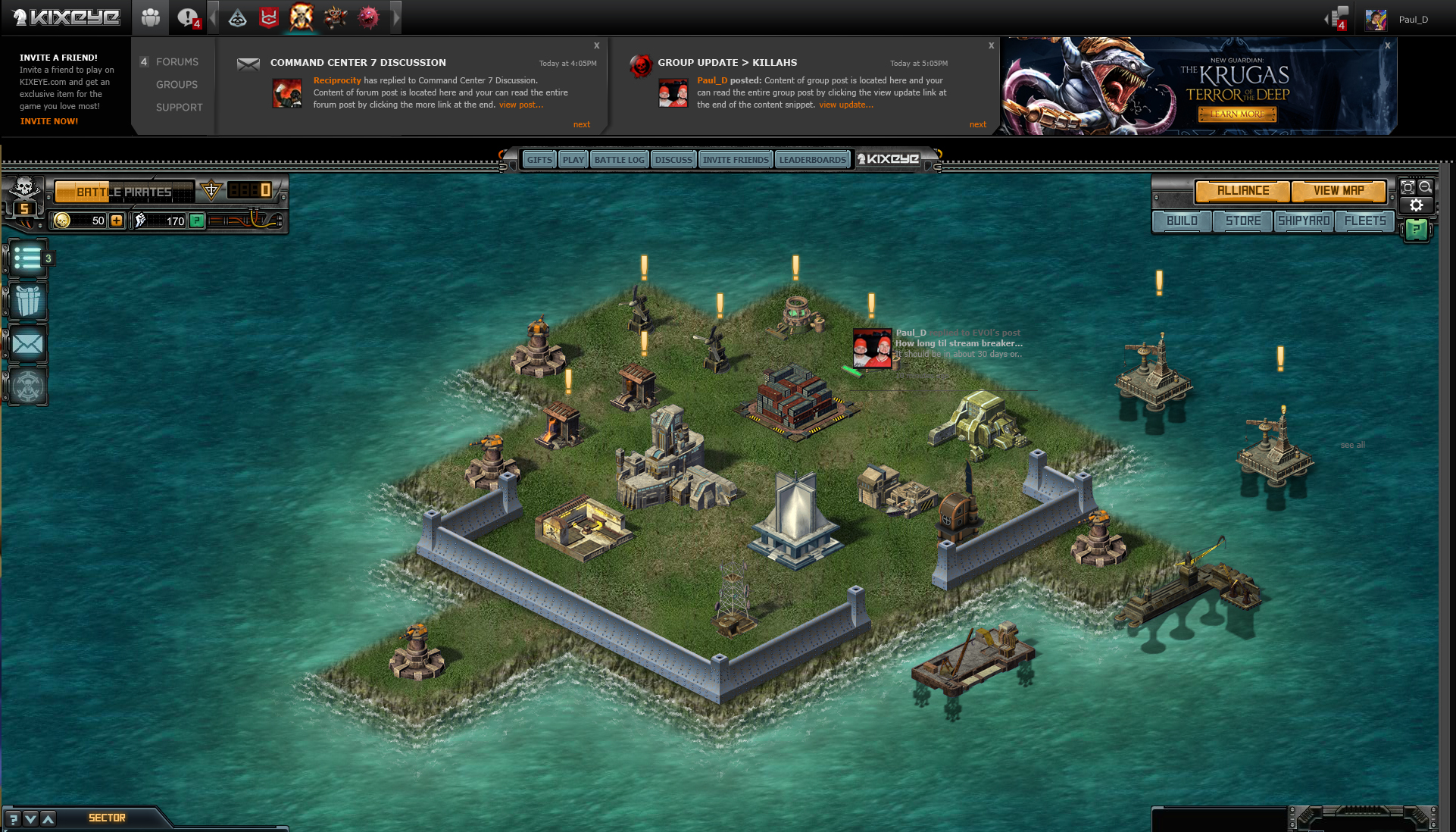The width and height of the screenshot is (1456, 832).
Task: Open the Shipyard menu
Action: point(1304,221)
